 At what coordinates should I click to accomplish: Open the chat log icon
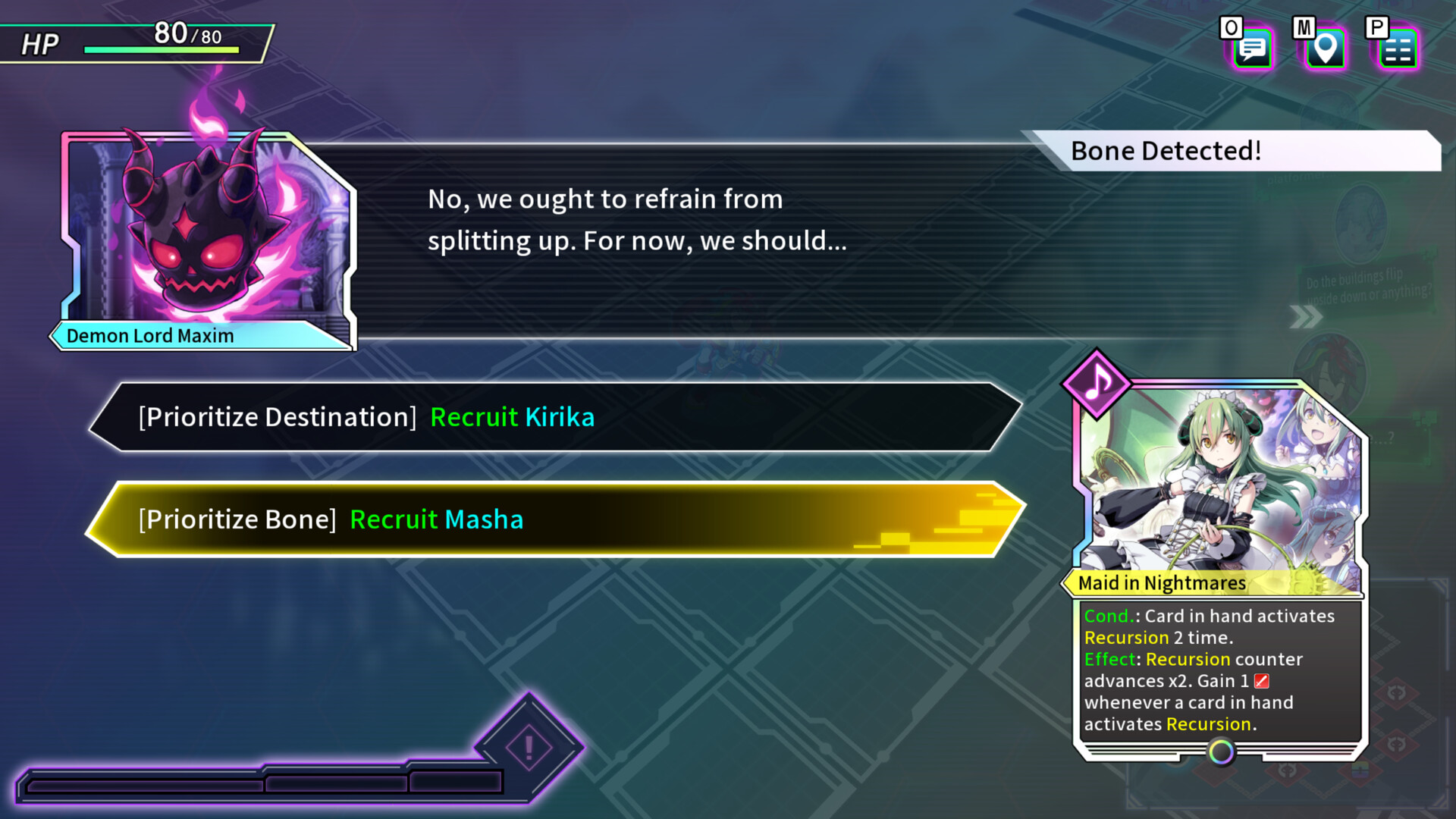(1253, 49)
